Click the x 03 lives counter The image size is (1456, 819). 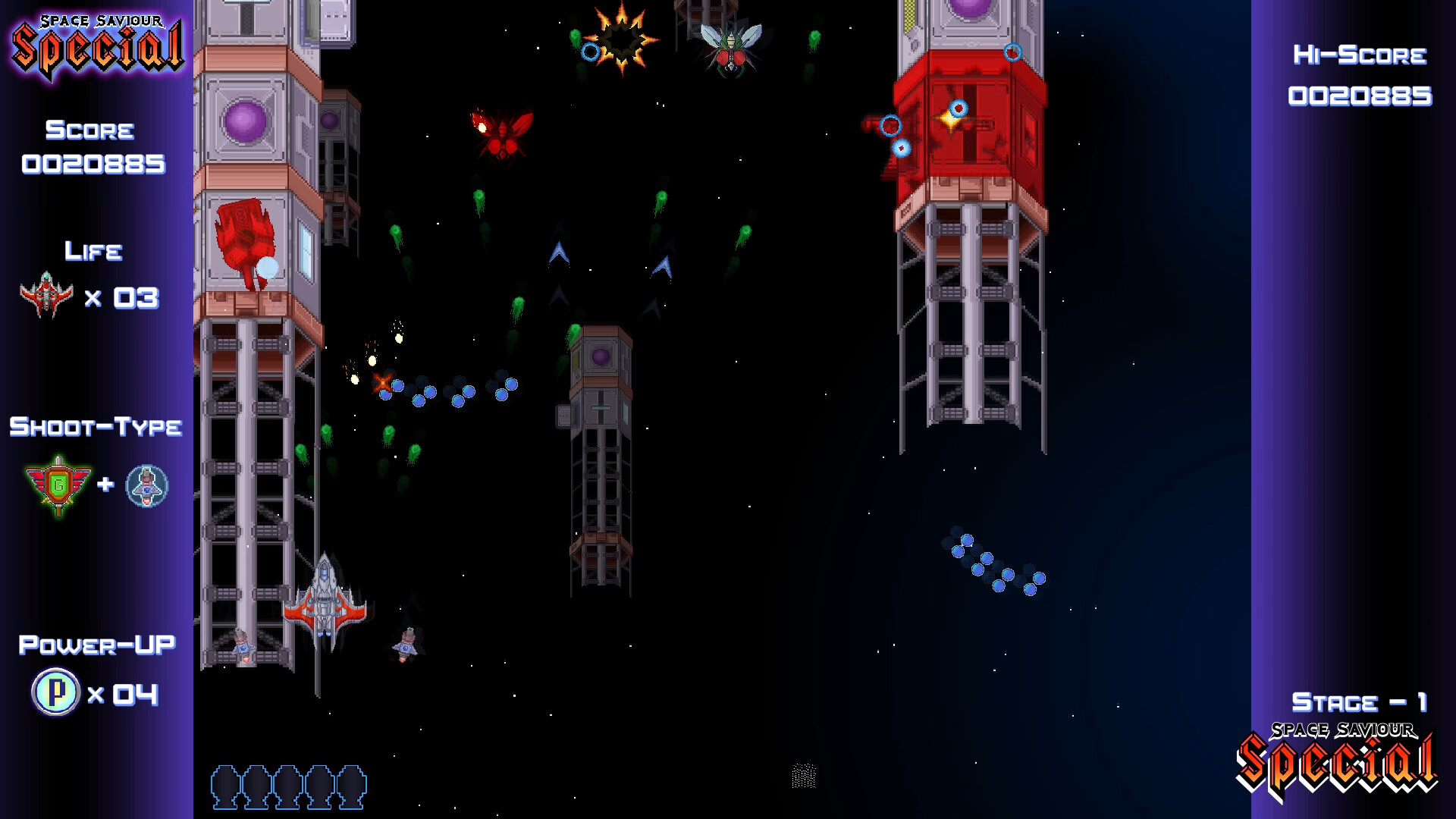[125, 298]
